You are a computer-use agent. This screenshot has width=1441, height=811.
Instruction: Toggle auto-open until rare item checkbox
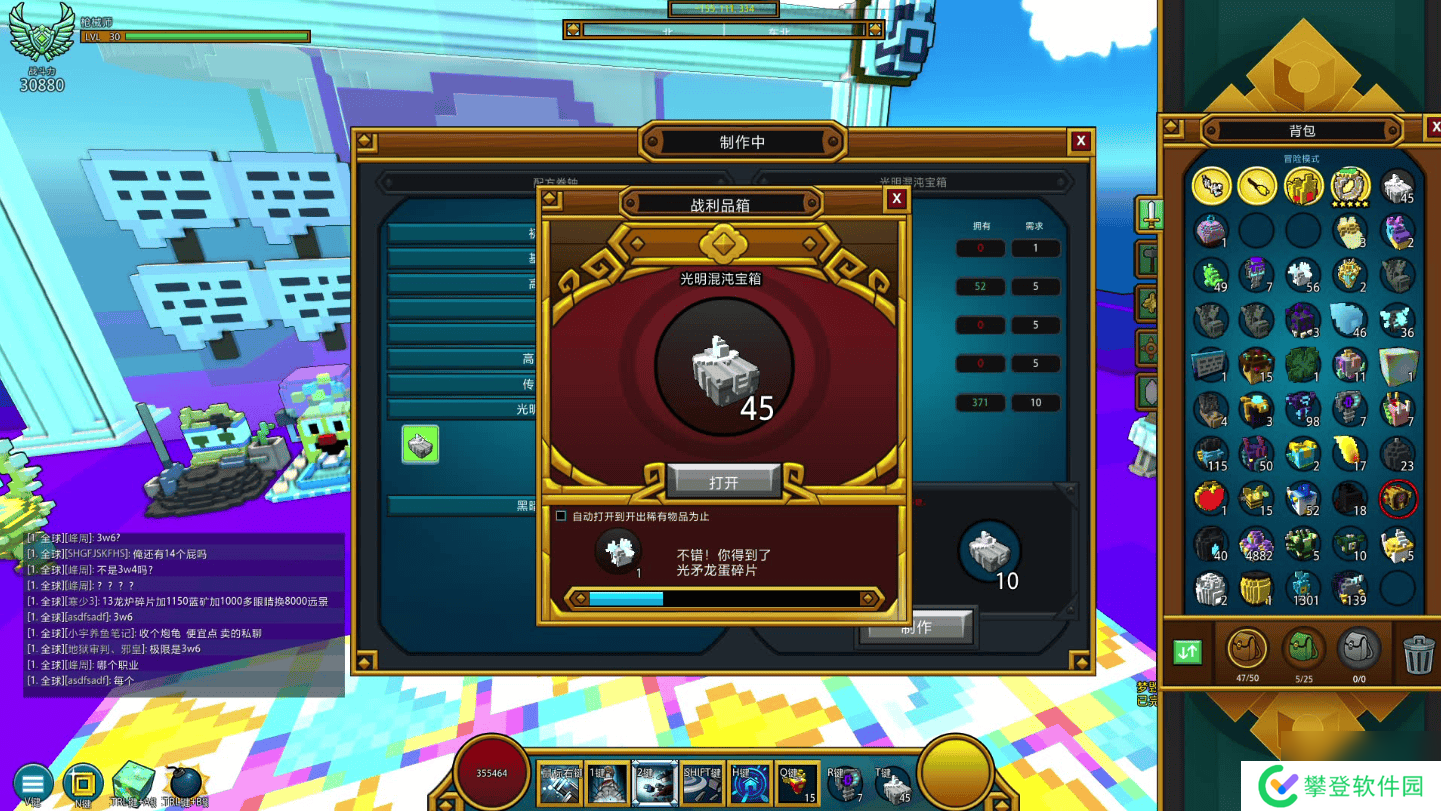(x=561, y=516)
